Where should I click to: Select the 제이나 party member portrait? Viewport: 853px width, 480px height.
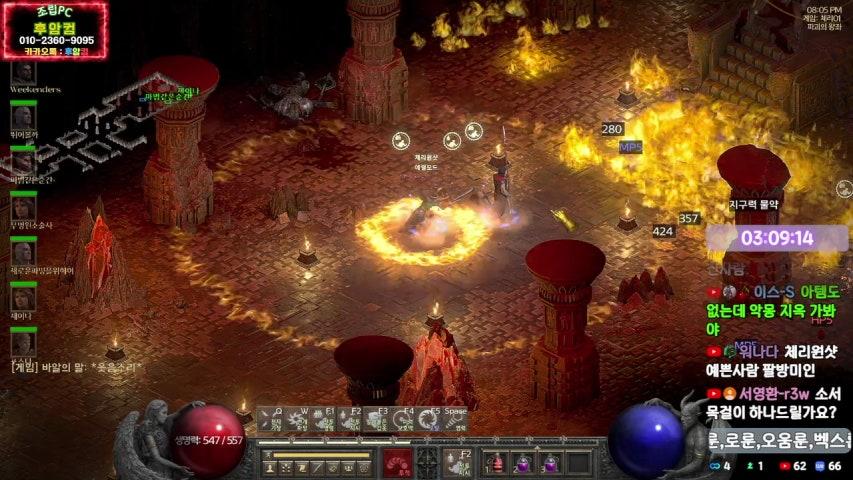(23, 298)
